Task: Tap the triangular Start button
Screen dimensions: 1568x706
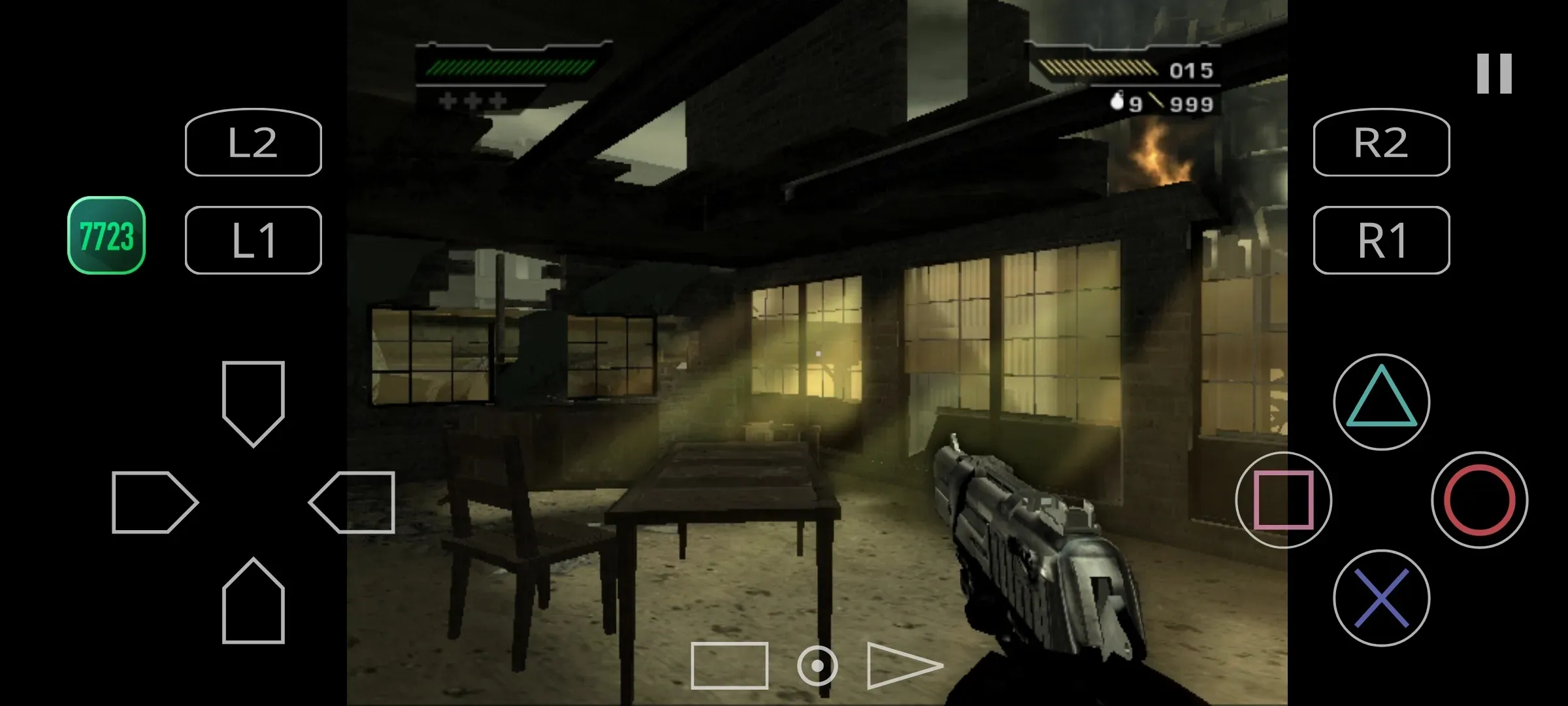Action: coord(900,665)
